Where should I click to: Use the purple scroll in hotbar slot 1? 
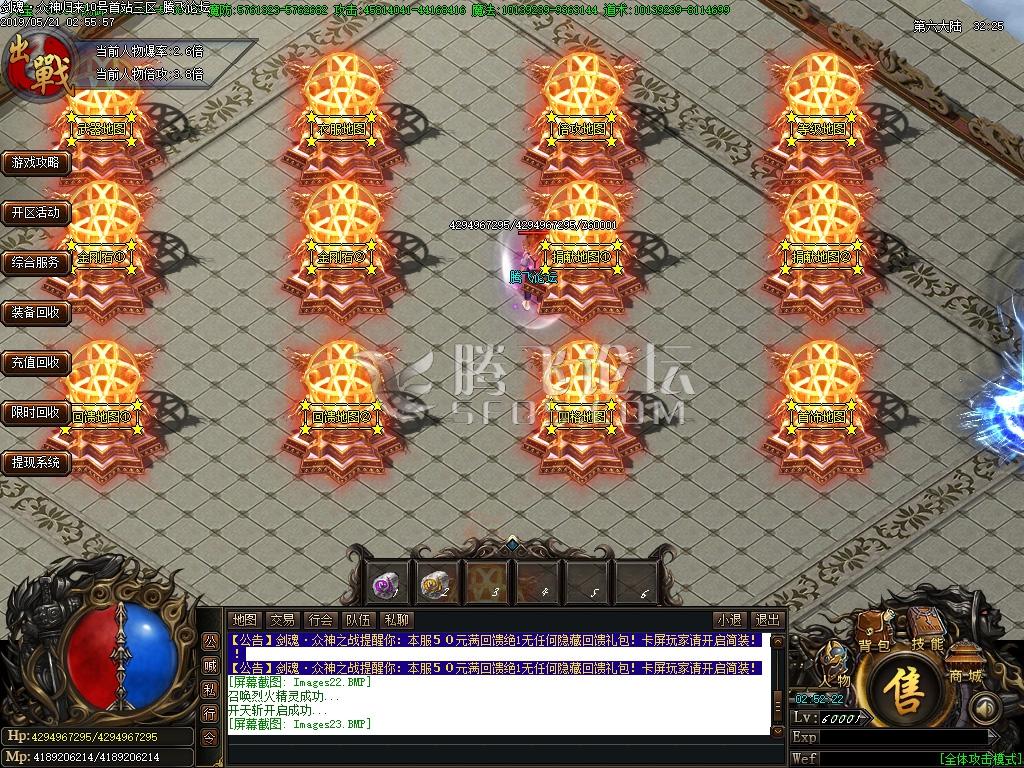(385, 582)
